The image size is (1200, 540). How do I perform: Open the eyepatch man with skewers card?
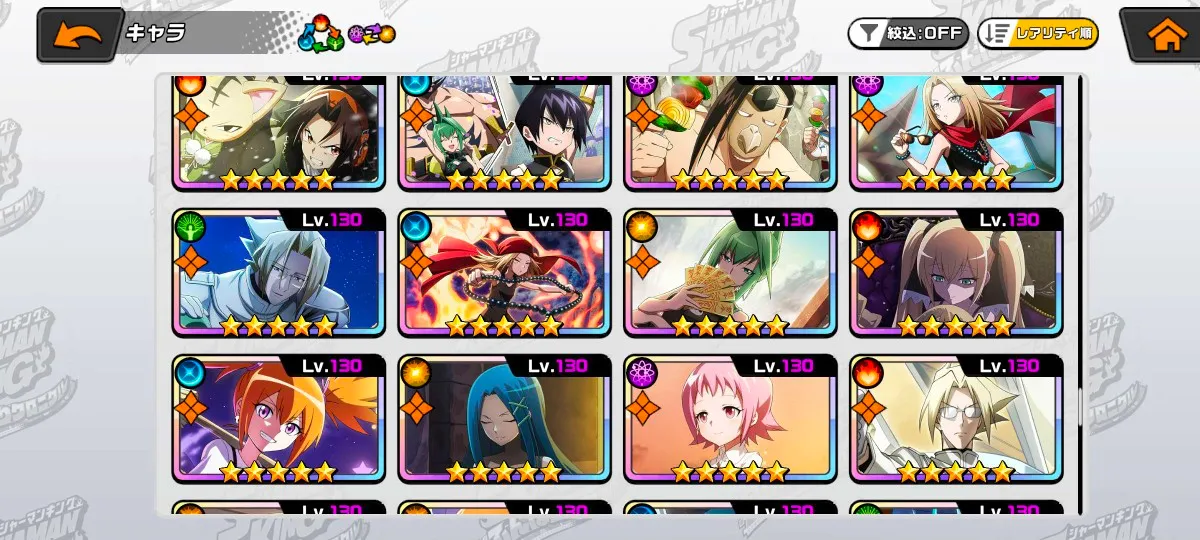(x=730, y=130)
